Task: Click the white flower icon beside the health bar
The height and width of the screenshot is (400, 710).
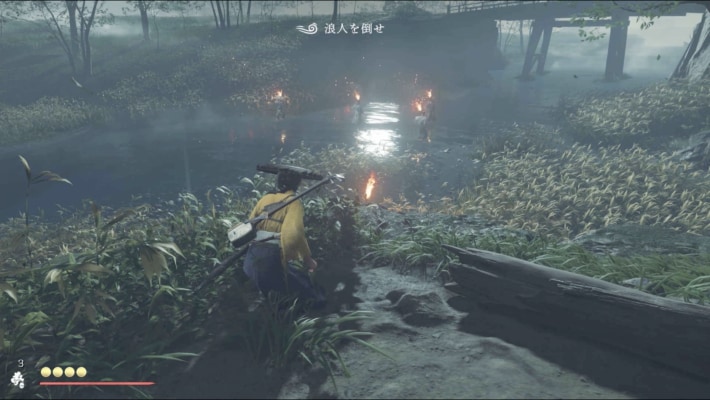Action: (x=18, y=380)
